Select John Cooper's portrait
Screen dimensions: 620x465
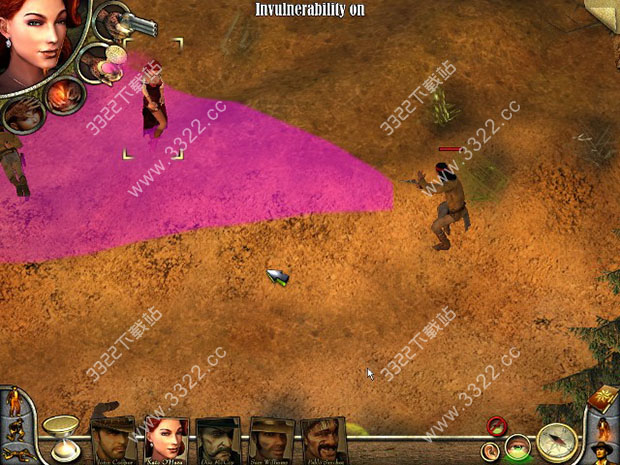click(x=112, y=437)
